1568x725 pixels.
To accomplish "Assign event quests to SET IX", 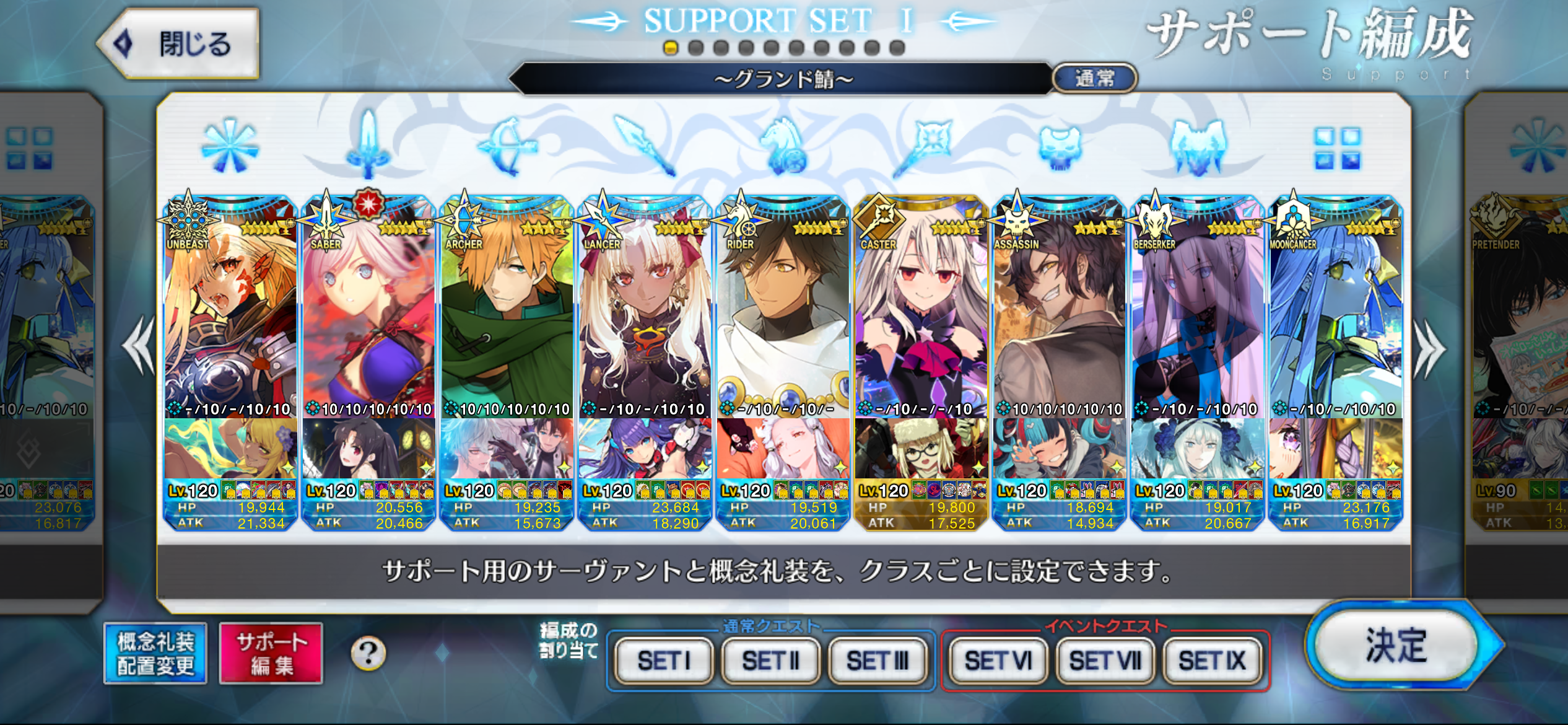I will point(1212,661).
